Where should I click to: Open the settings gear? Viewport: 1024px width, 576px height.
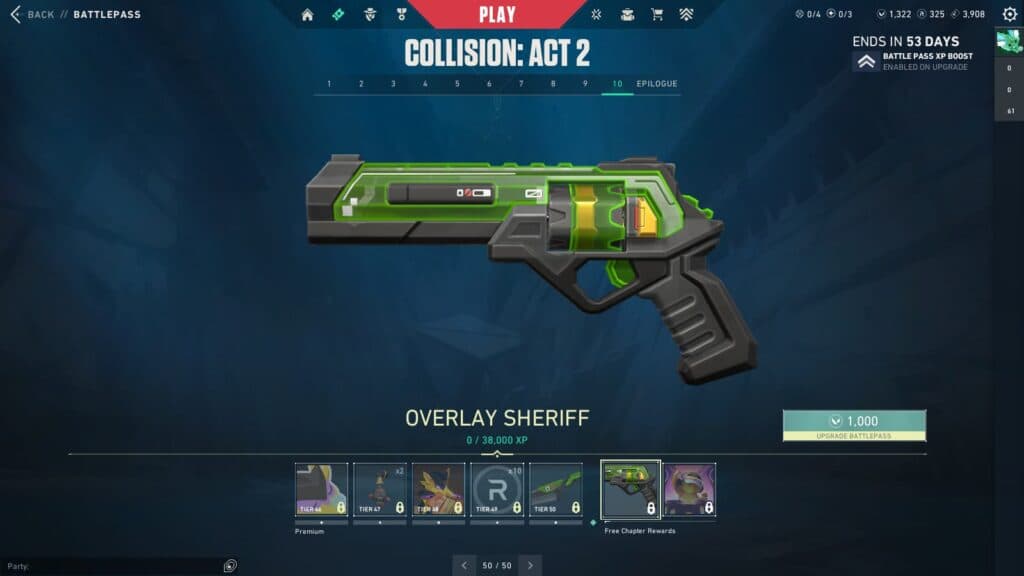1009,15
